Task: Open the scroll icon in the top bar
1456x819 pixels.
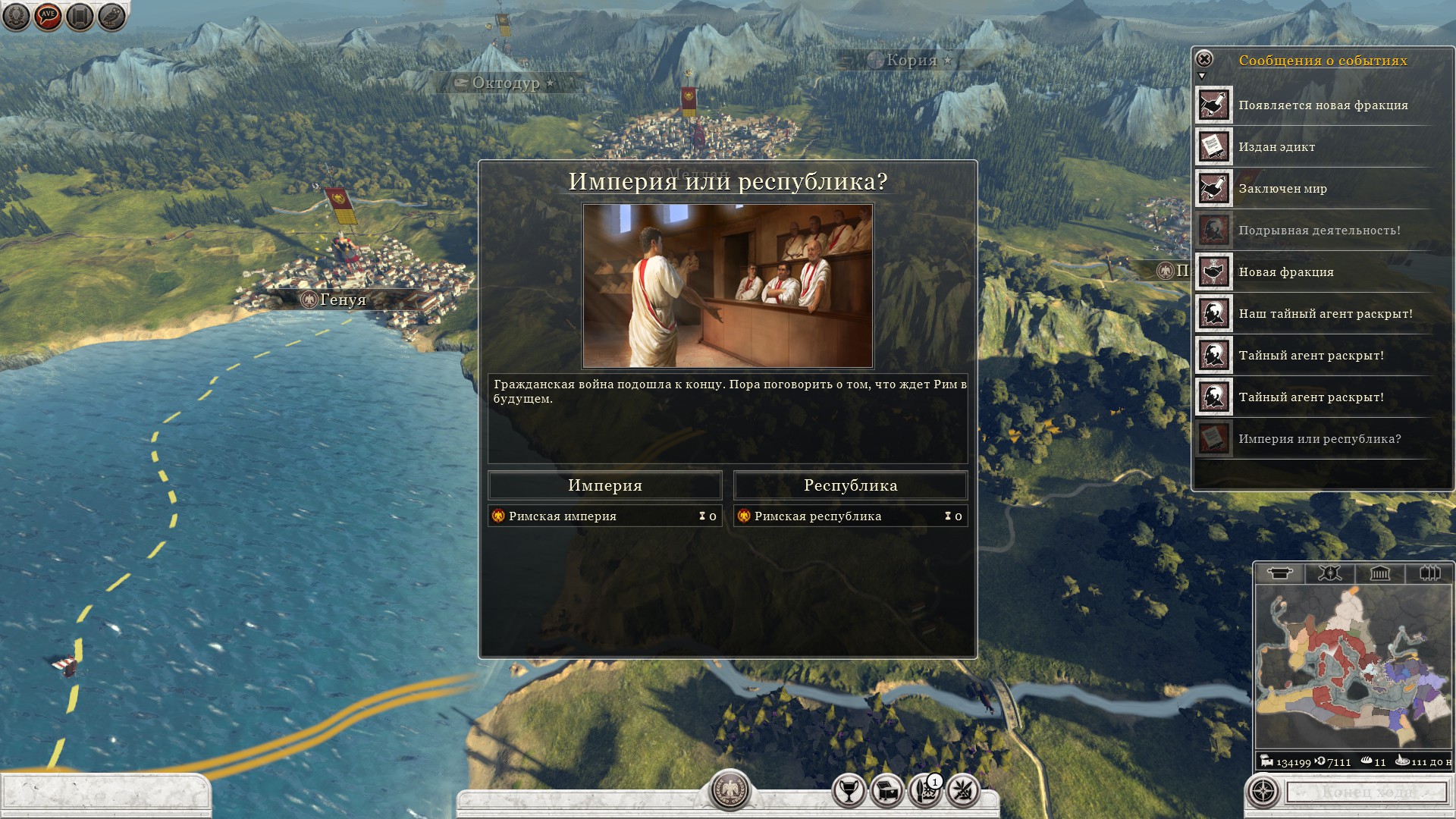Action: [80, 16]
